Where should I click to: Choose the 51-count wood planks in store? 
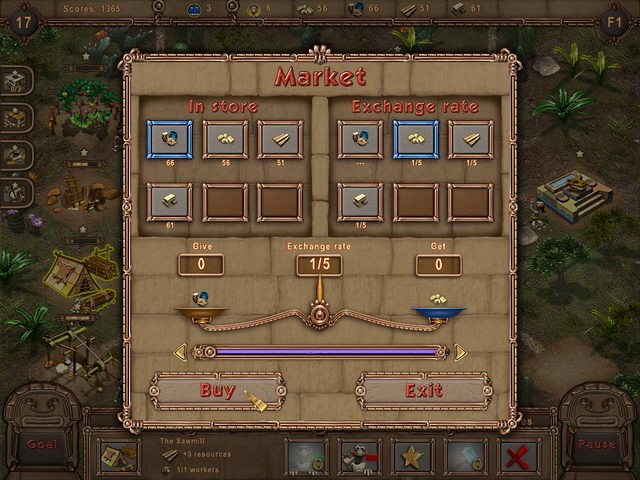[279, 140]
